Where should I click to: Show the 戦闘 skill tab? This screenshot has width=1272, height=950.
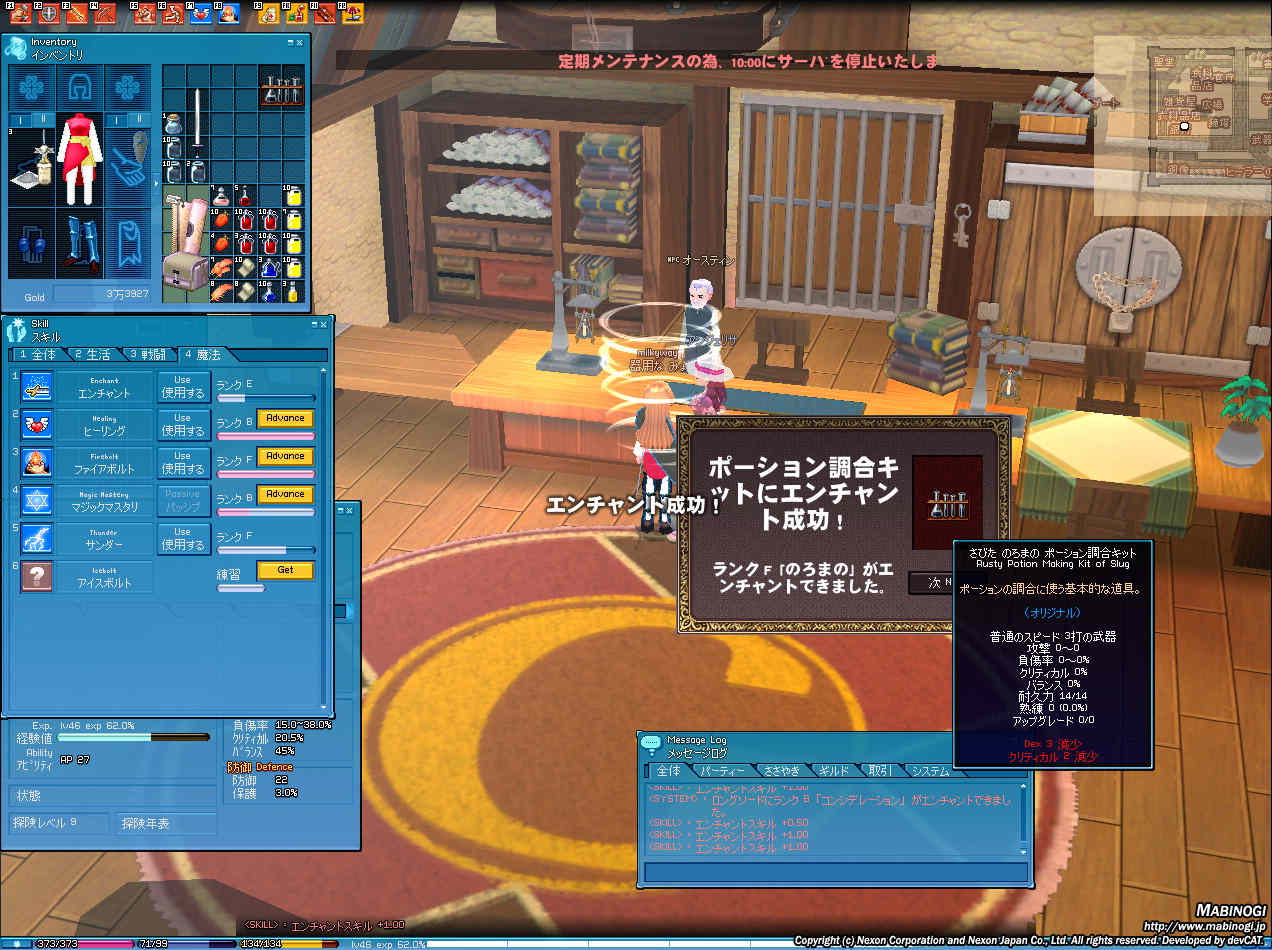tap(147, 355)
